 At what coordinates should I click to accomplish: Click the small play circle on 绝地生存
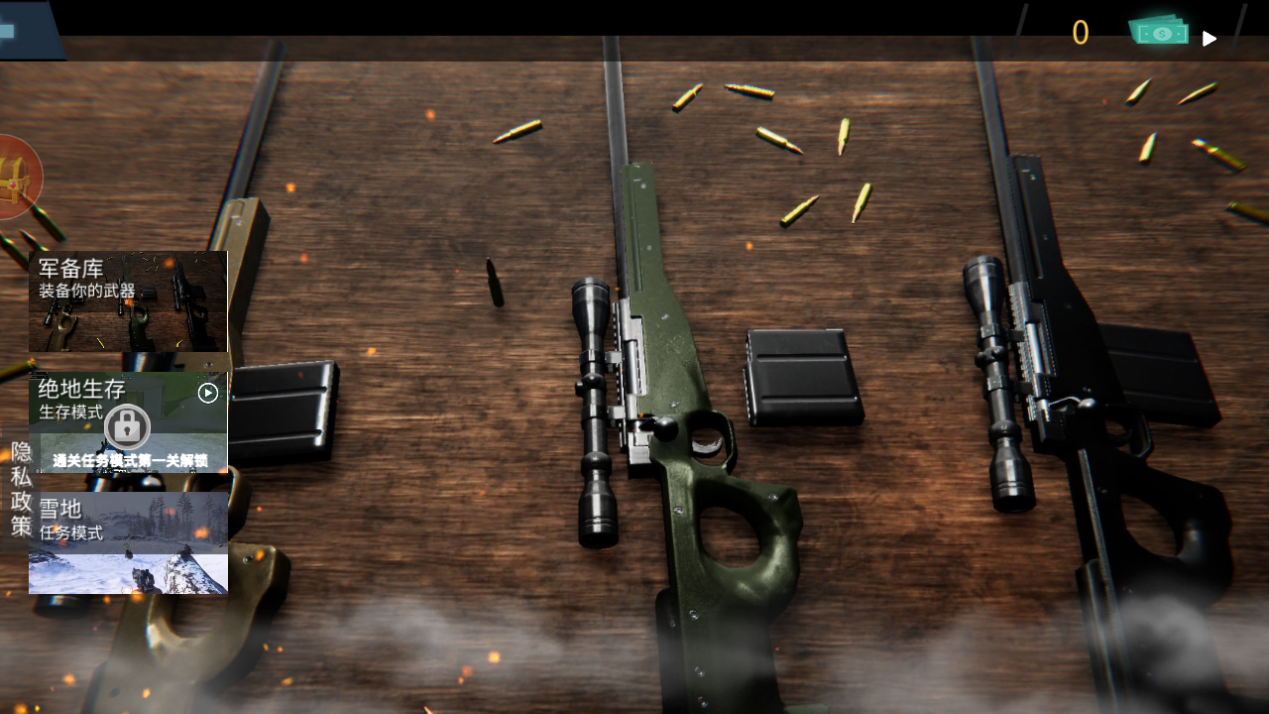[x=208, y=393]
